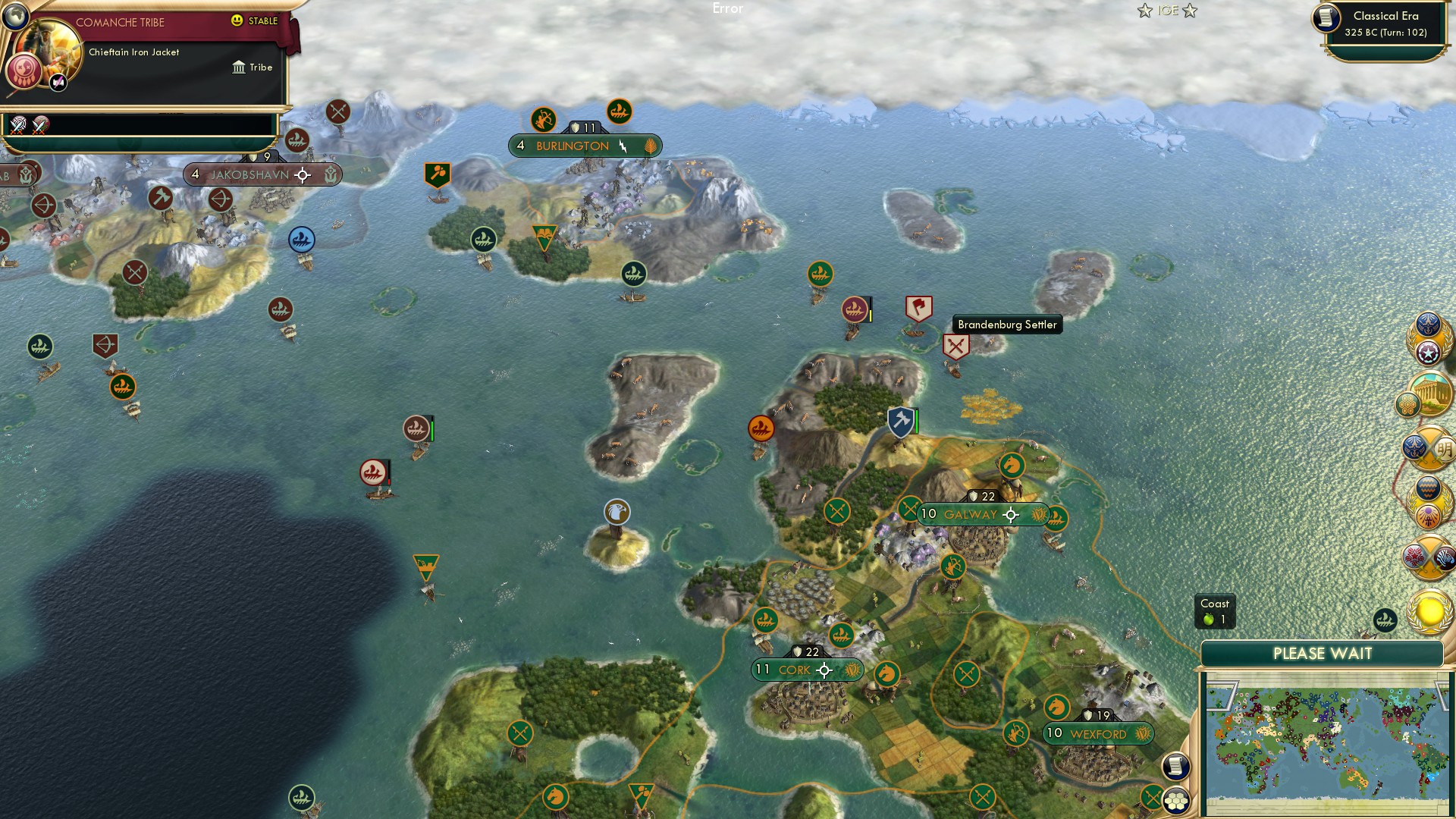Open the Wexford city banner

(1097, 734)
